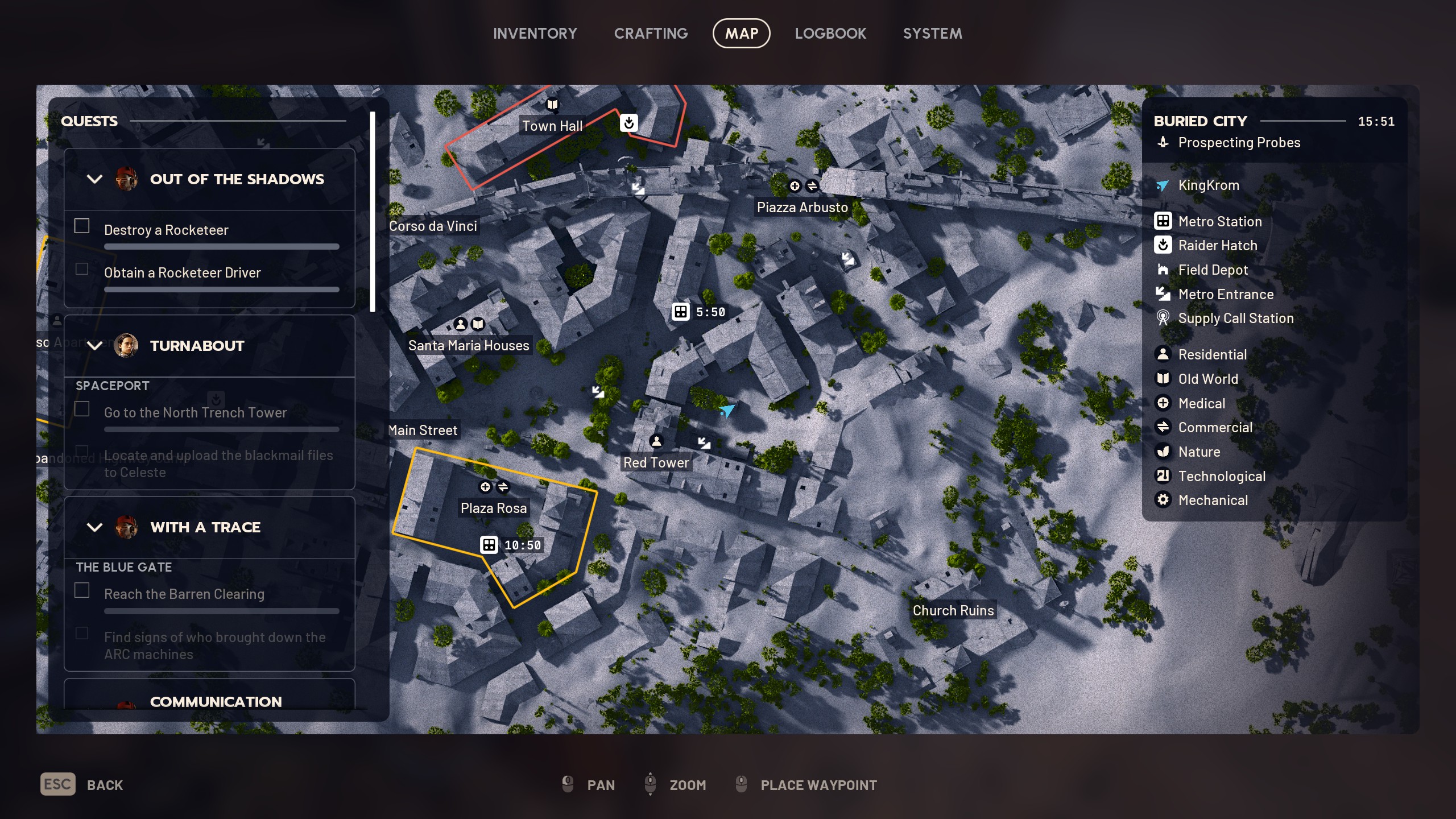
Task: Switch to the INVENTORY tab
Action: tap(535, 33)
